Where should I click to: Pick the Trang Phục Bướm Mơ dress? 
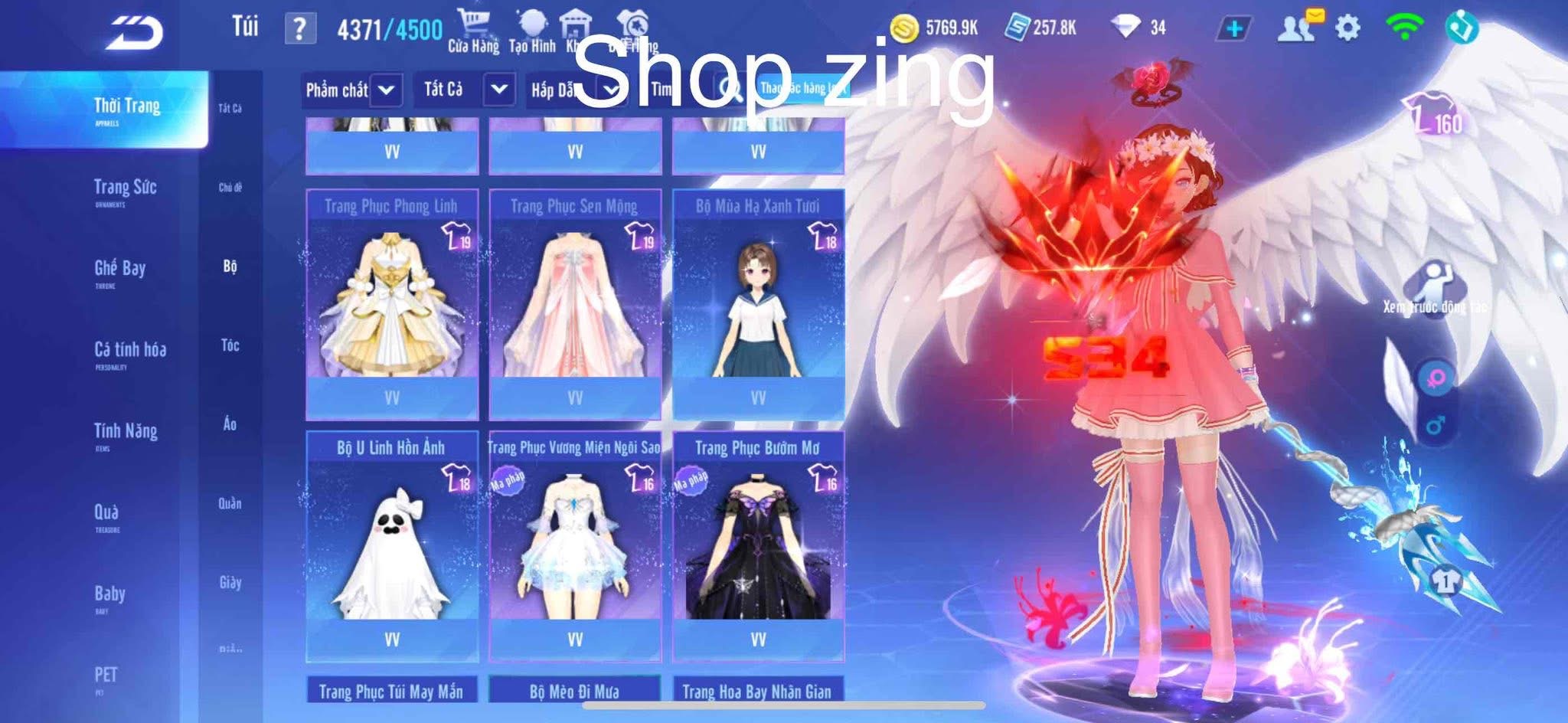[x=758, y=545]
